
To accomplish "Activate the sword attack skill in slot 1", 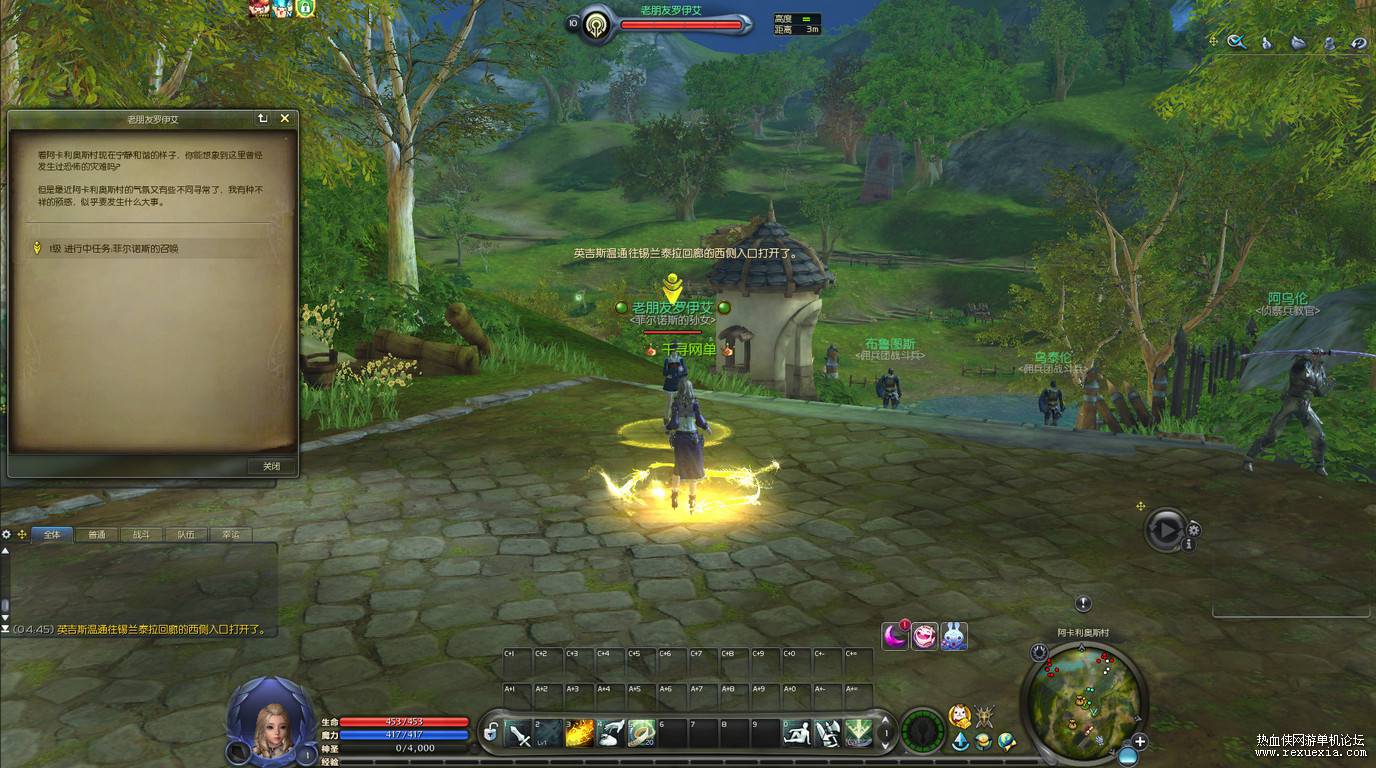I will tap(519, 735).
